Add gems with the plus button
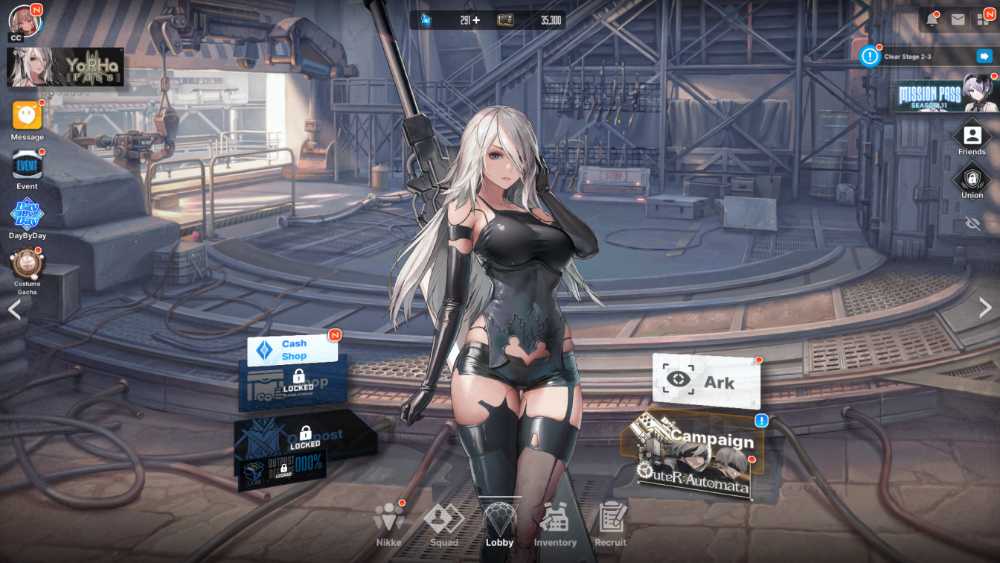This screenshot has width=1000, height=563. 476,20
